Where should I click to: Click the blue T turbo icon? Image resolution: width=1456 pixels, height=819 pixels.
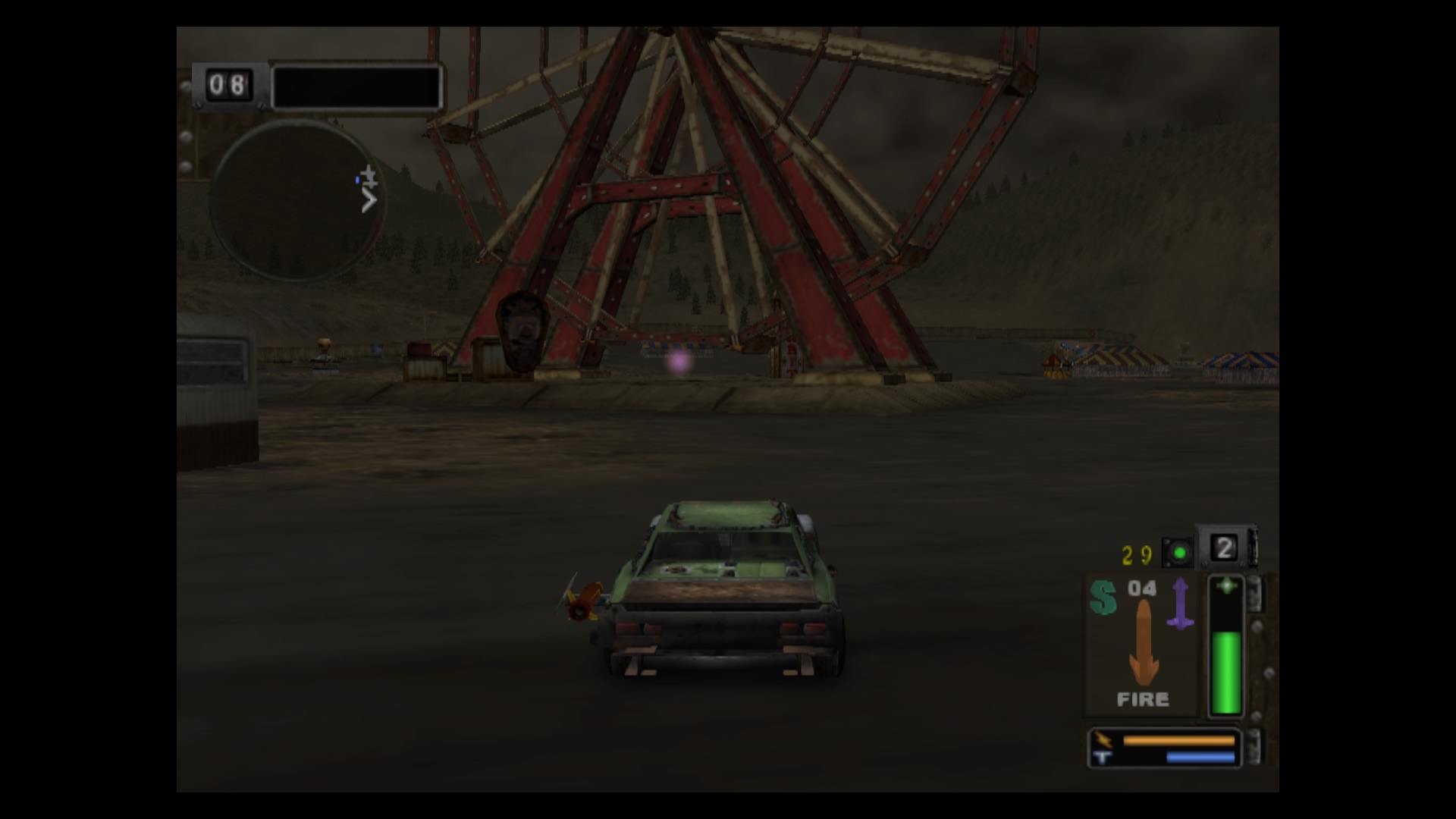pyautogui.click(x=1101, y=756)
